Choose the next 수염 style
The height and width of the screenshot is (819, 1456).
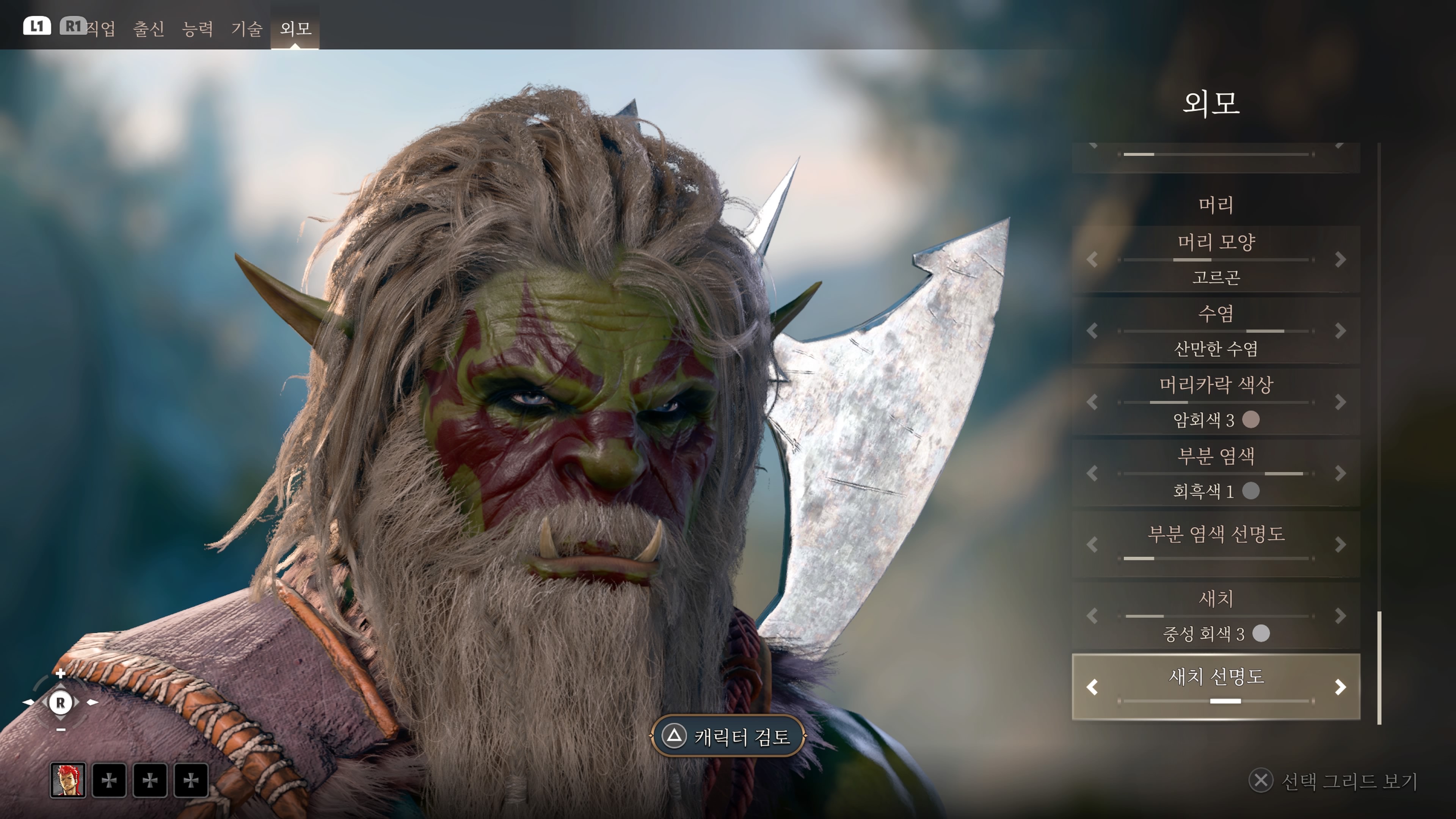1340,331
